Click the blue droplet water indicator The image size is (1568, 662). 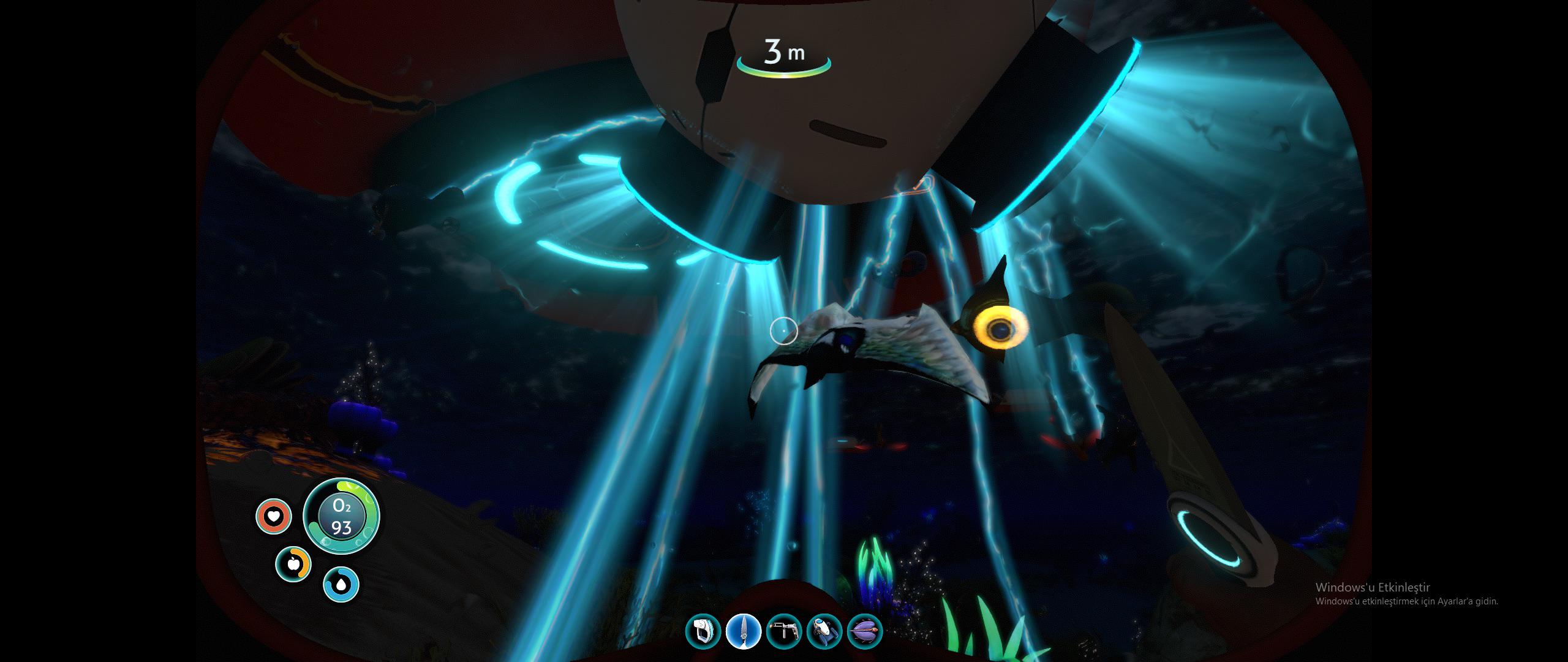point(341,584)
